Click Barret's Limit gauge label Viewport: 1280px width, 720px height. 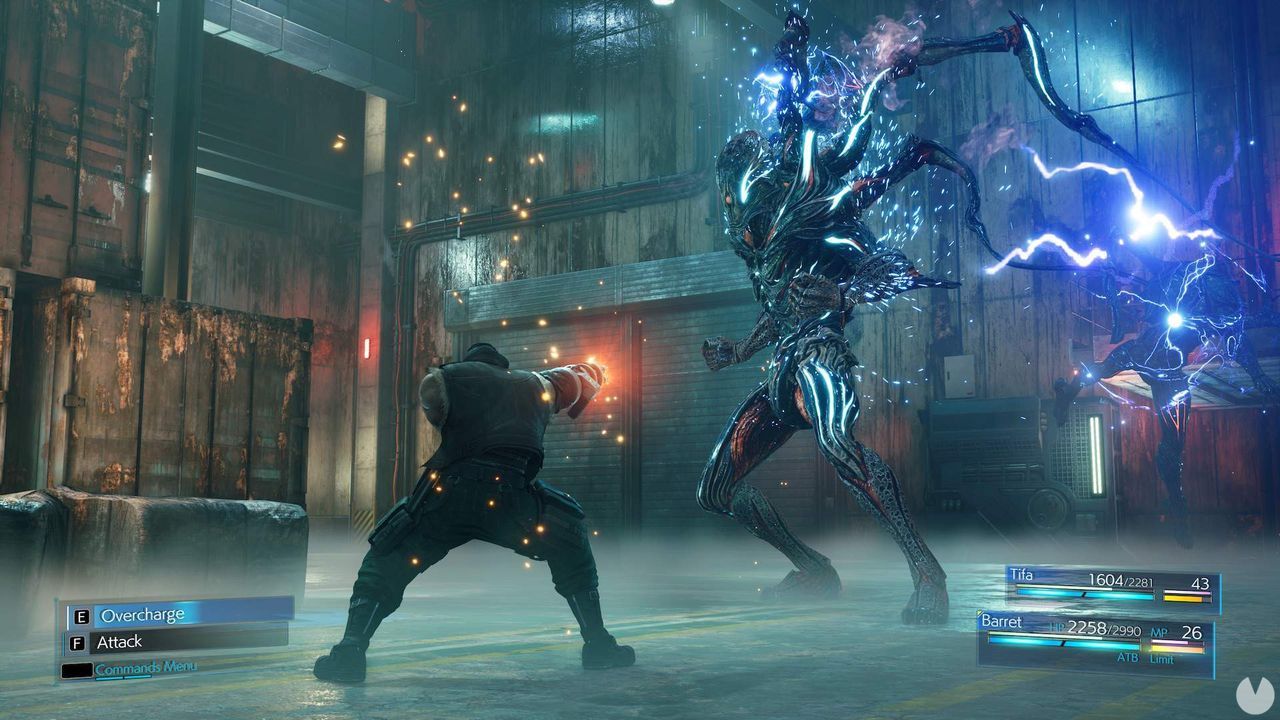pos(1161,659)
